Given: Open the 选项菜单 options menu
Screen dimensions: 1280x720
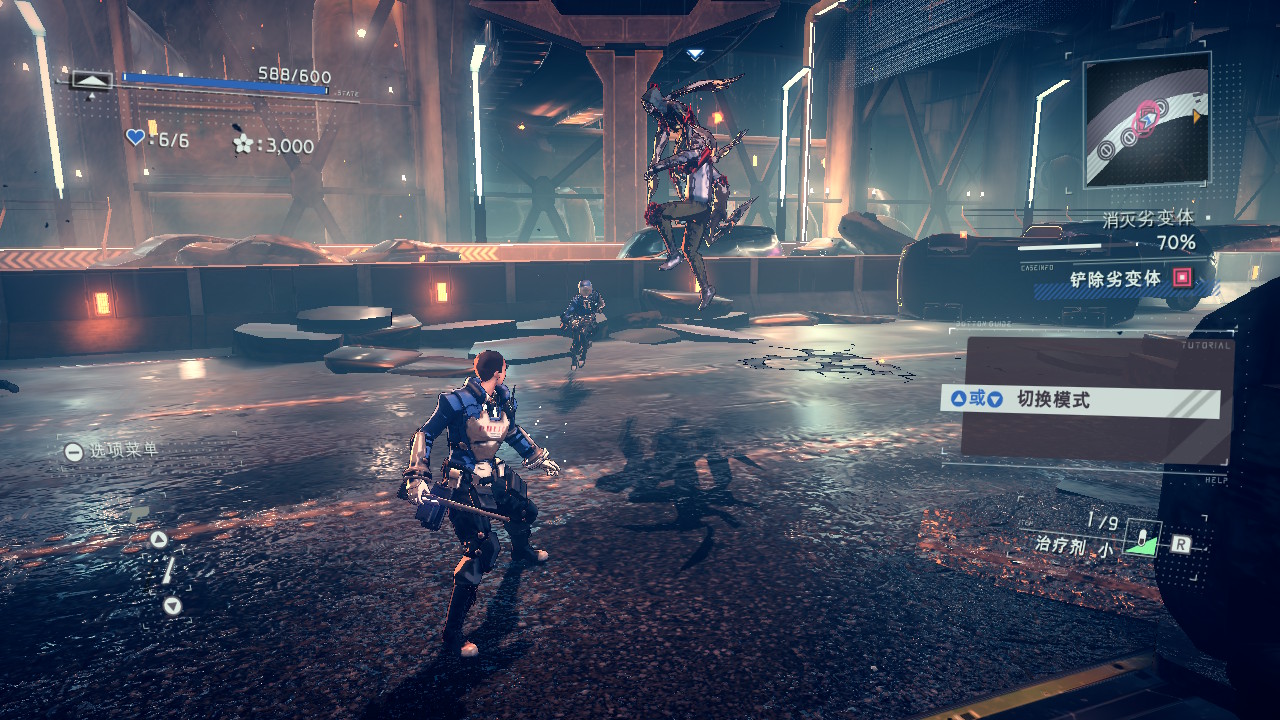Looking at the screenshot, I should pos(112,451).
